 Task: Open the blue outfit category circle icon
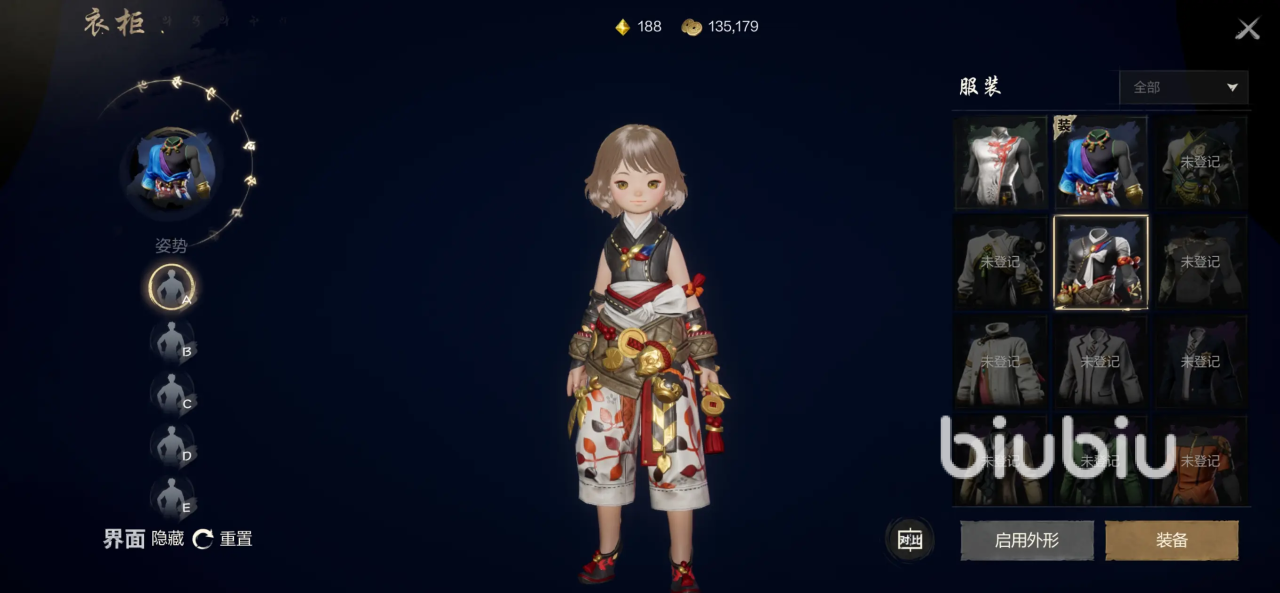[x=171, y=171]
